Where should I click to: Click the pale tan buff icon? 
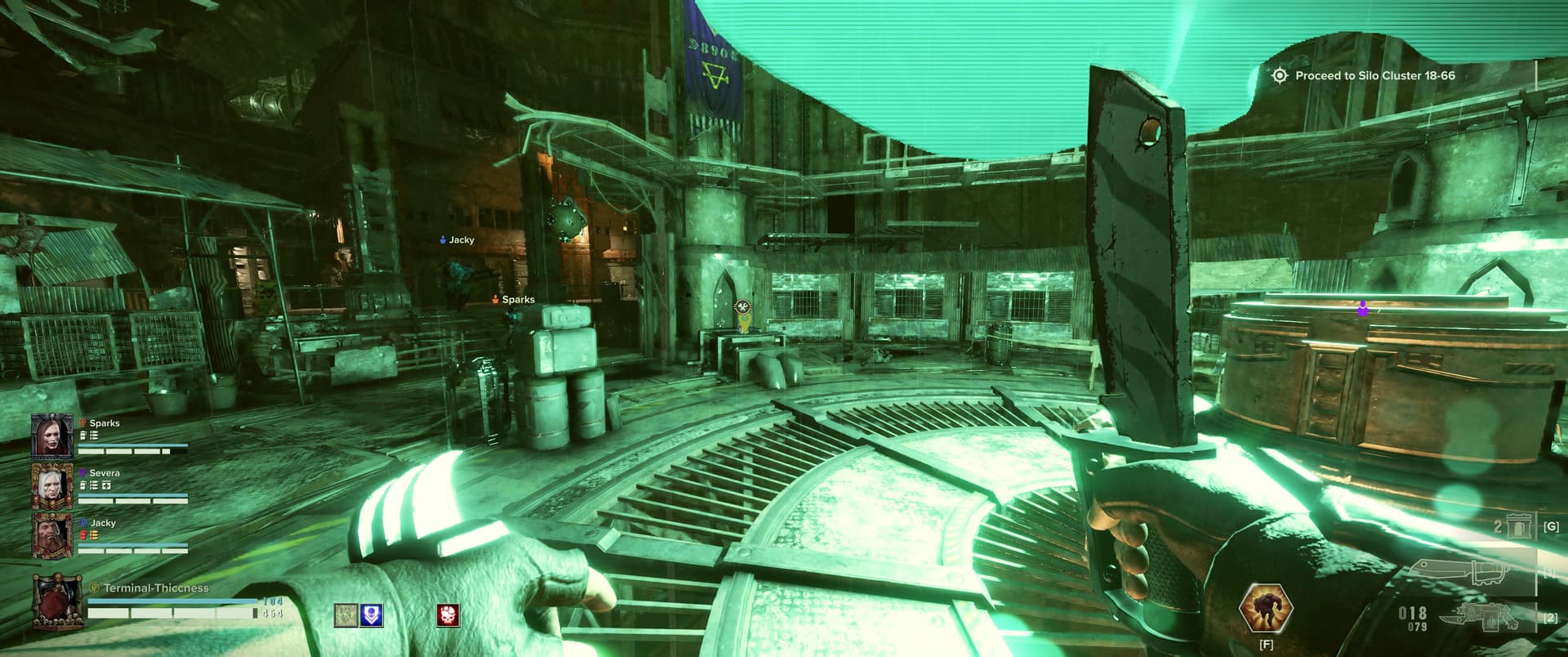click(x=345, y=615)
